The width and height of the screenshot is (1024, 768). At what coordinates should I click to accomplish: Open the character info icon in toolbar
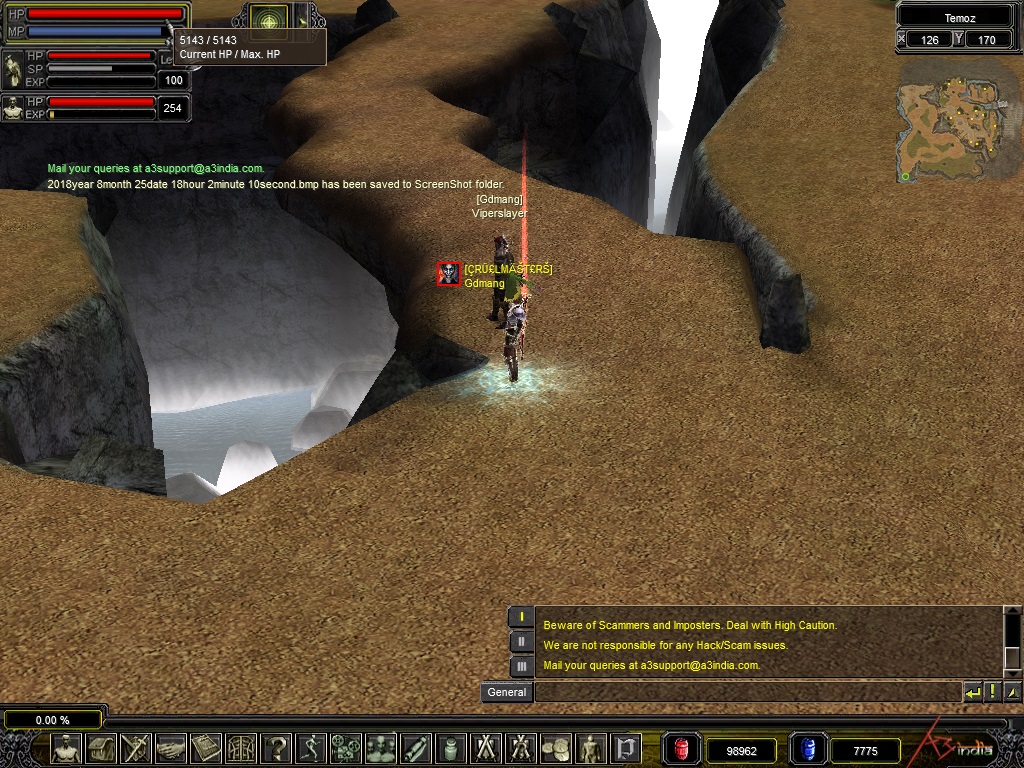pos(66,747)
